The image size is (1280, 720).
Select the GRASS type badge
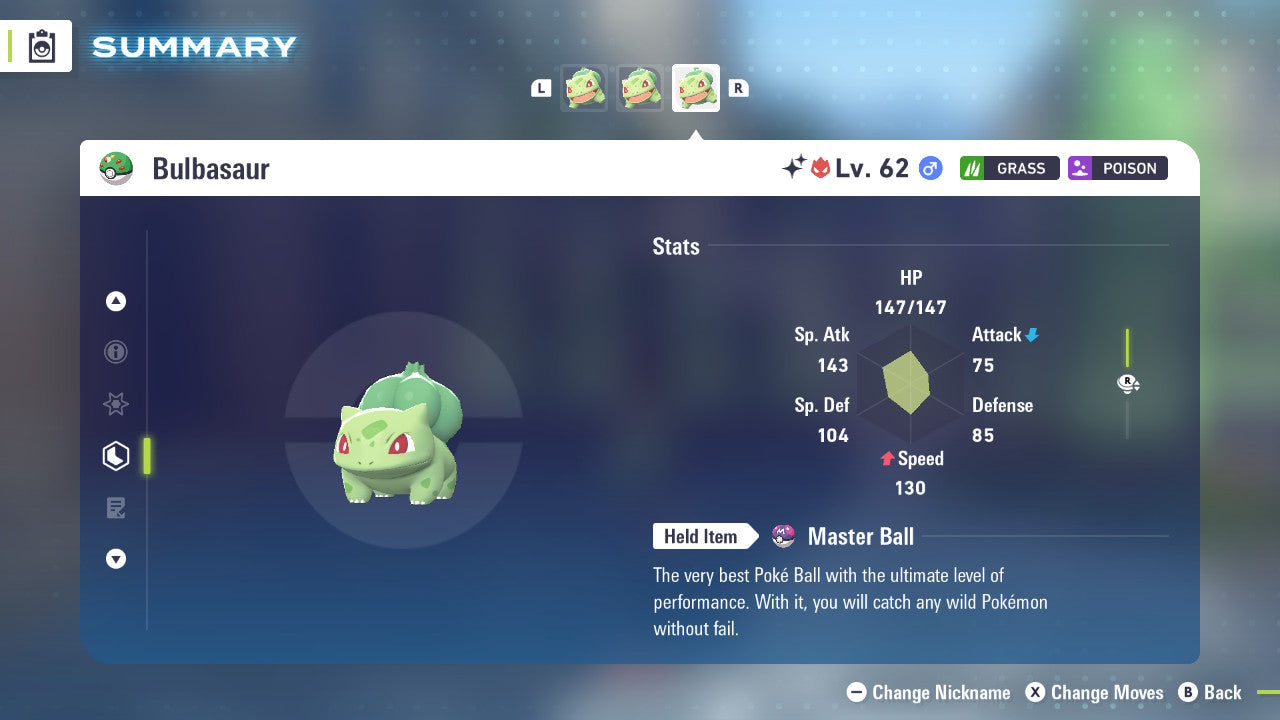[1009, 168]
